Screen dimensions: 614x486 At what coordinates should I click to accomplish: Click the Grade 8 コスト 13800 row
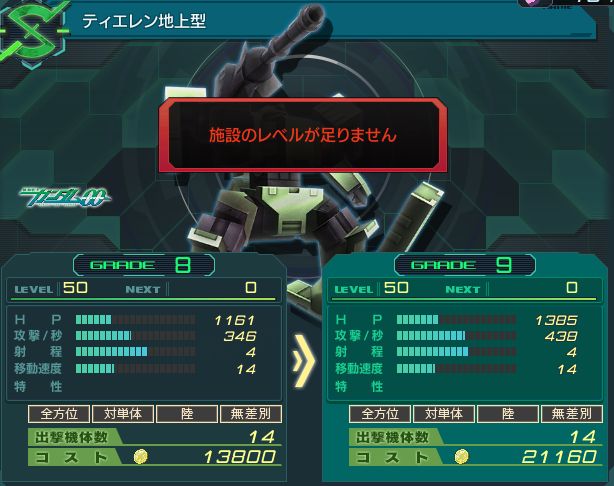(x=150, y=456)
